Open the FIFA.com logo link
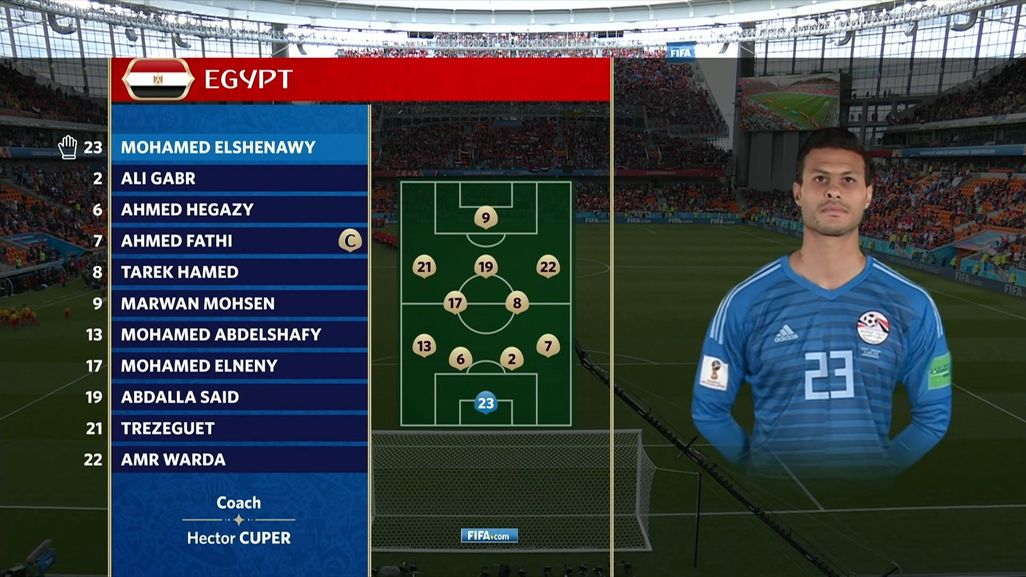The image size is (1026, 577). click(x=489, y=535)
